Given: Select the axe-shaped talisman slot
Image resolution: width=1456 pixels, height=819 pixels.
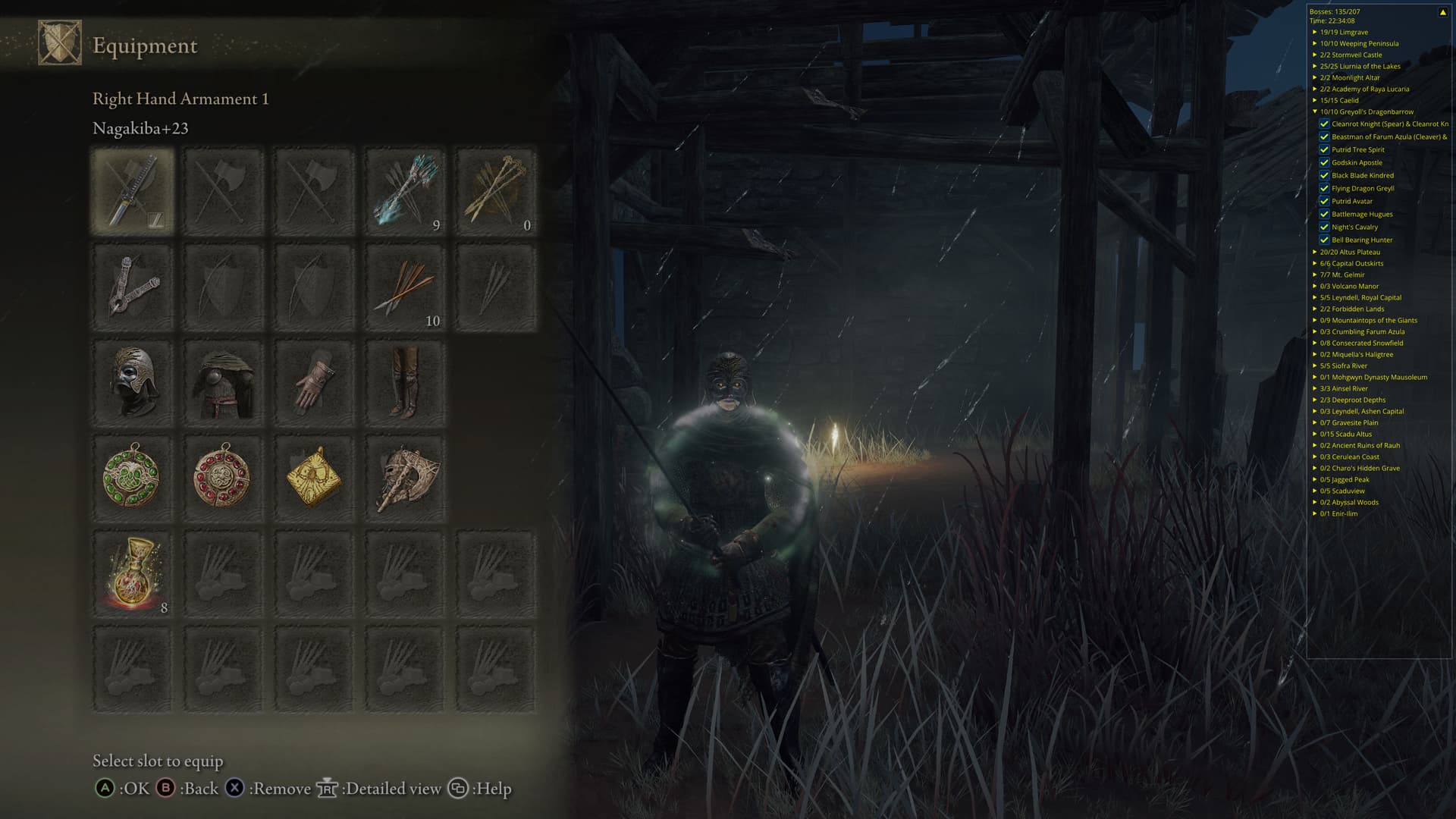Looking at the screenshot, I should 405,479.
